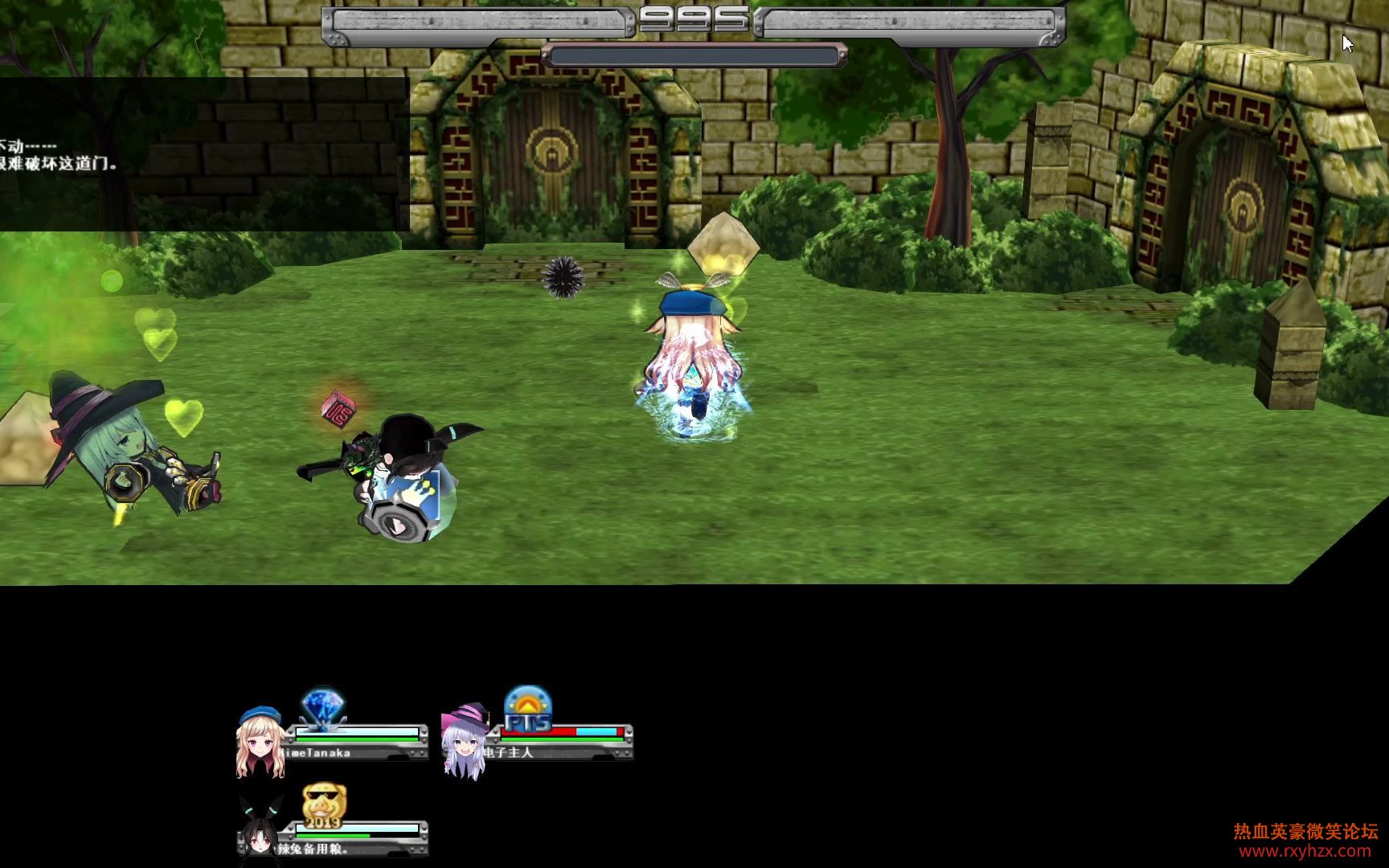Click the blue diamond rank badge
Image resolution: width=1389 pixels, height=868 pixels.
[323, 708]
